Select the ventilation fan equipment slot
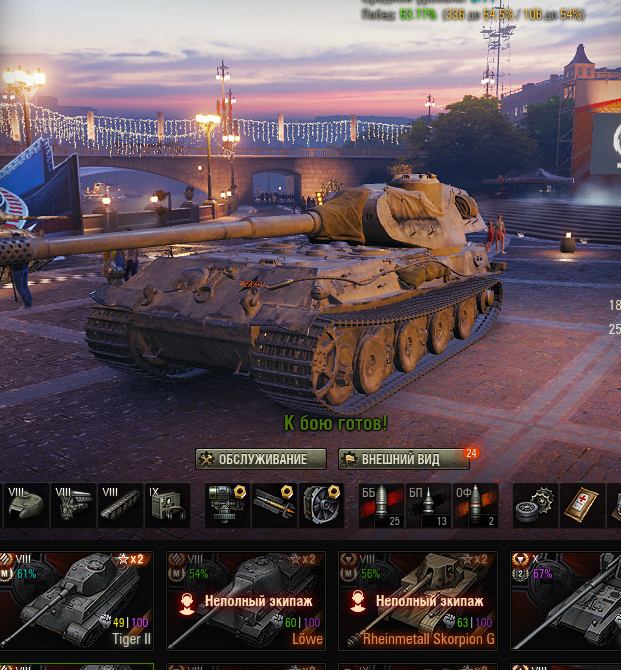 point(321,505)
